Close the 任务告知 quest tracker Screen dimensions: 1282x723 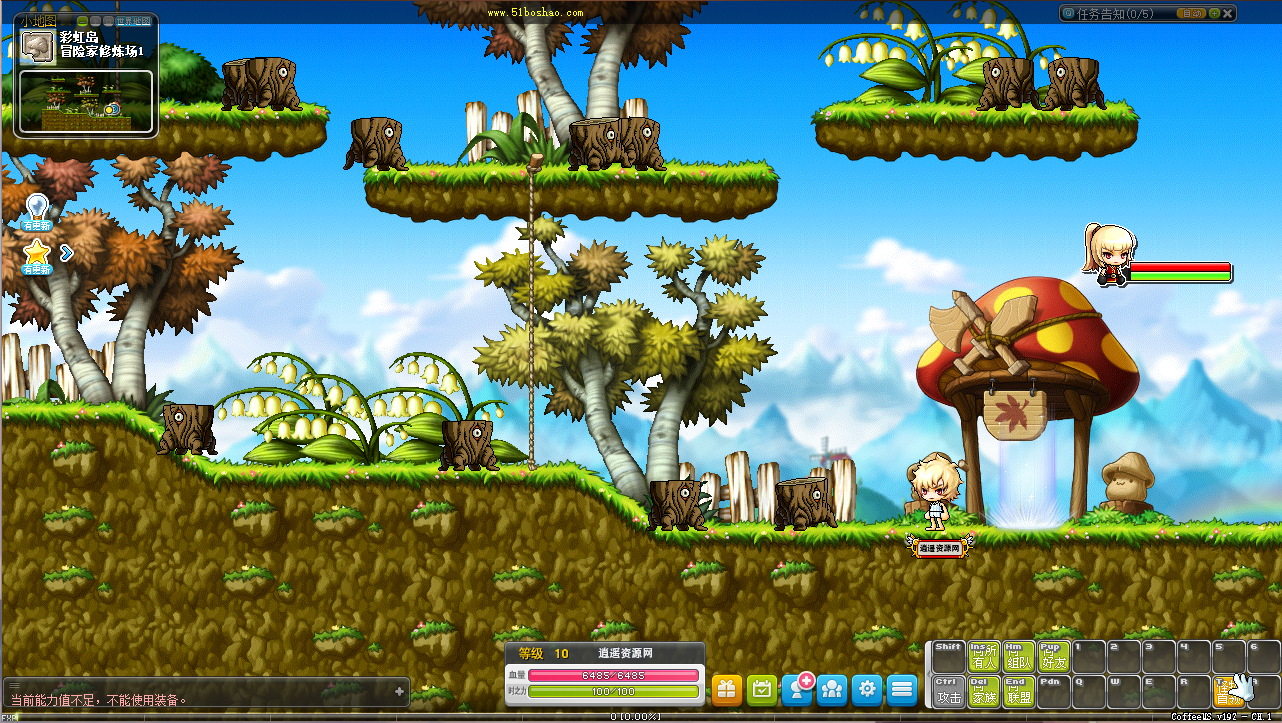point(1228,14)
